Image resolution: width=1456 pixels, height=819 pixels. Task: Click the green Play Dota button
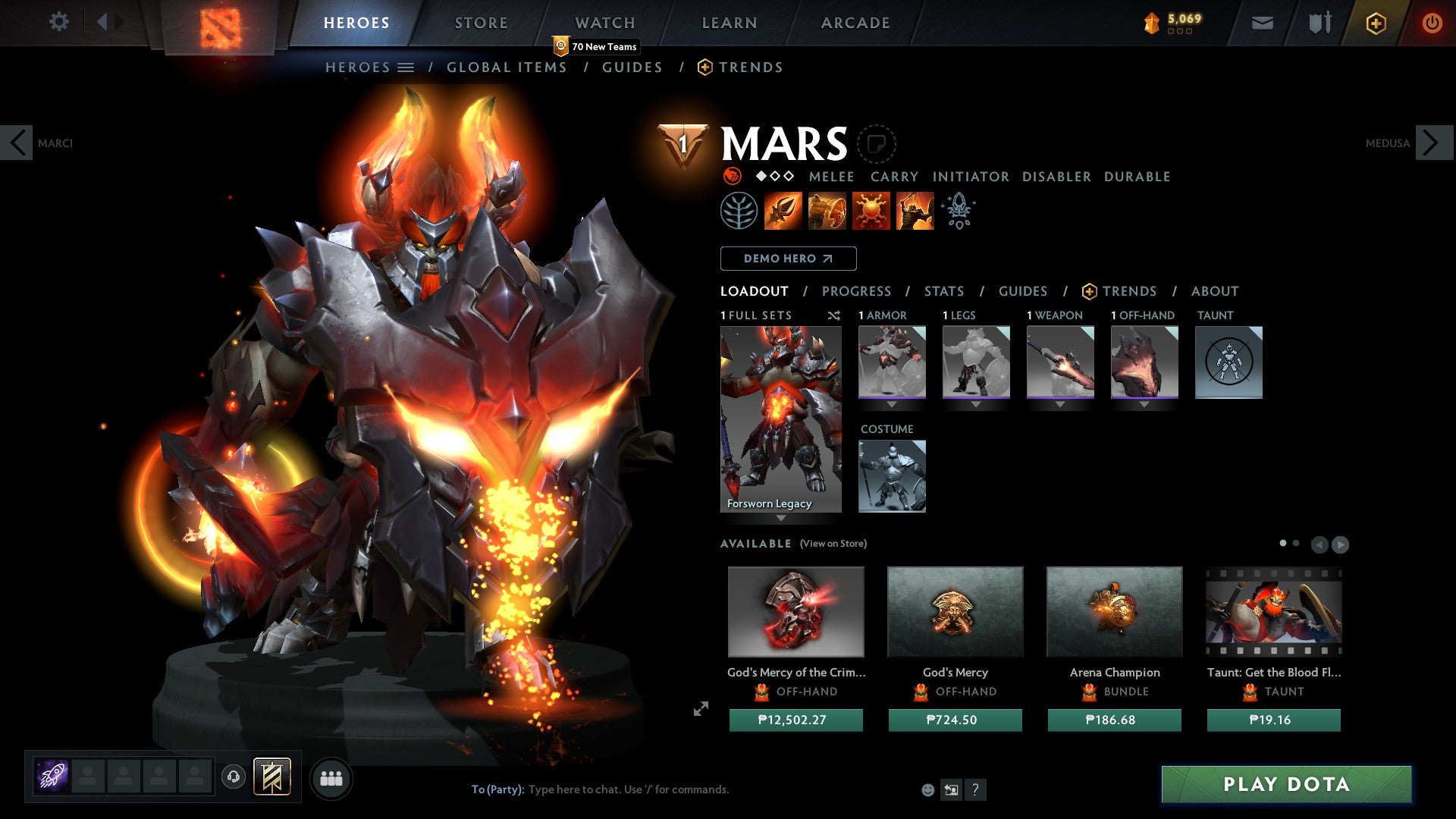point(1286,784)
